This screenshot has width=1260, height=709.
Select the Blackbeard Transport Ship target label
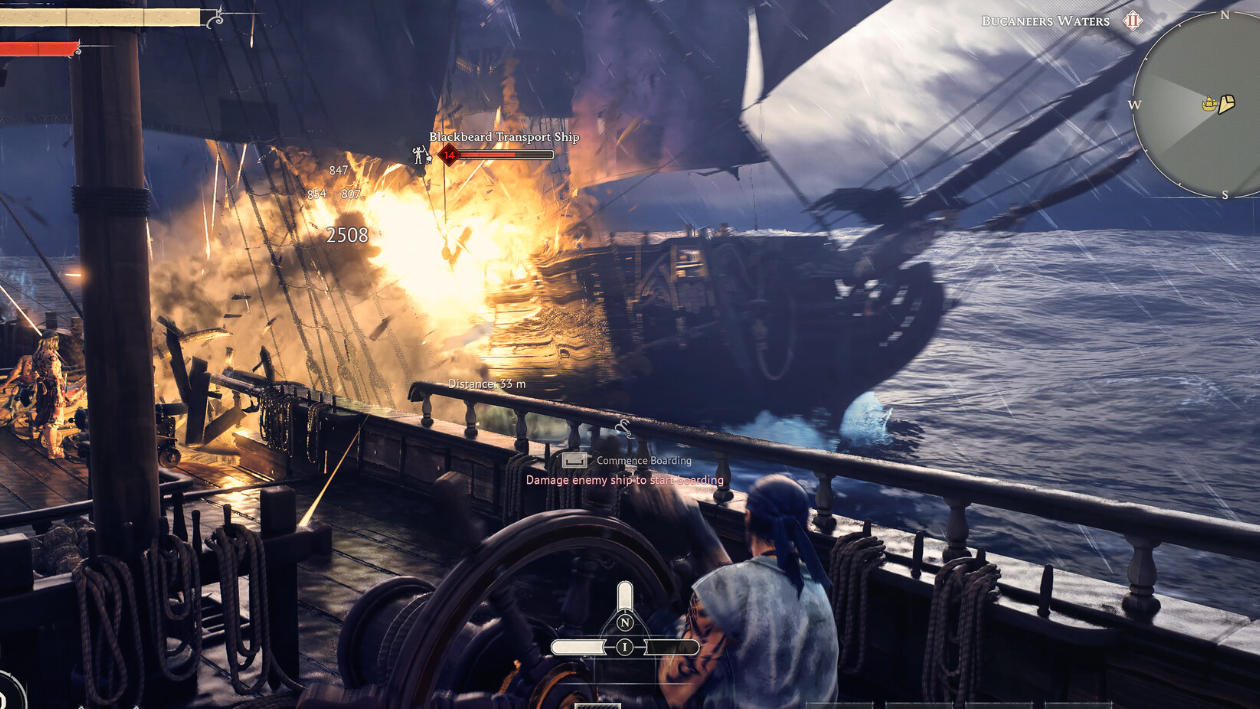coord(504,137)
